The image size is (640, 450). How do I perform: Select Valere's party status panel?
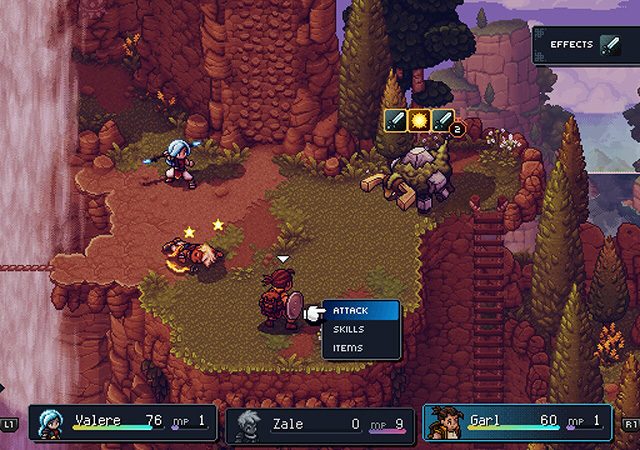click(122, 423)
